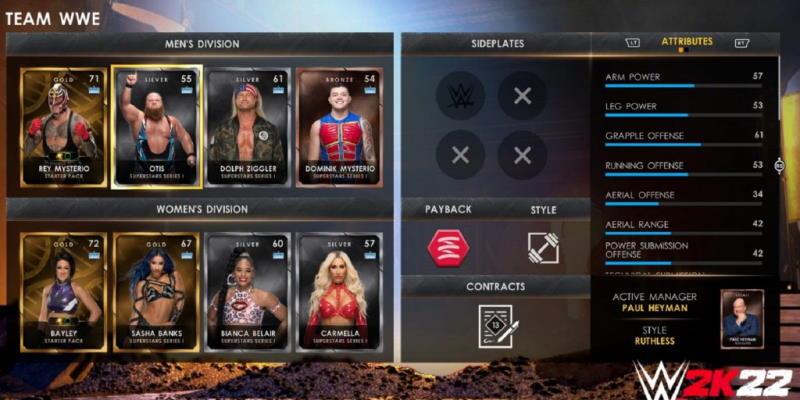Open the Bayley gold card

63,292
